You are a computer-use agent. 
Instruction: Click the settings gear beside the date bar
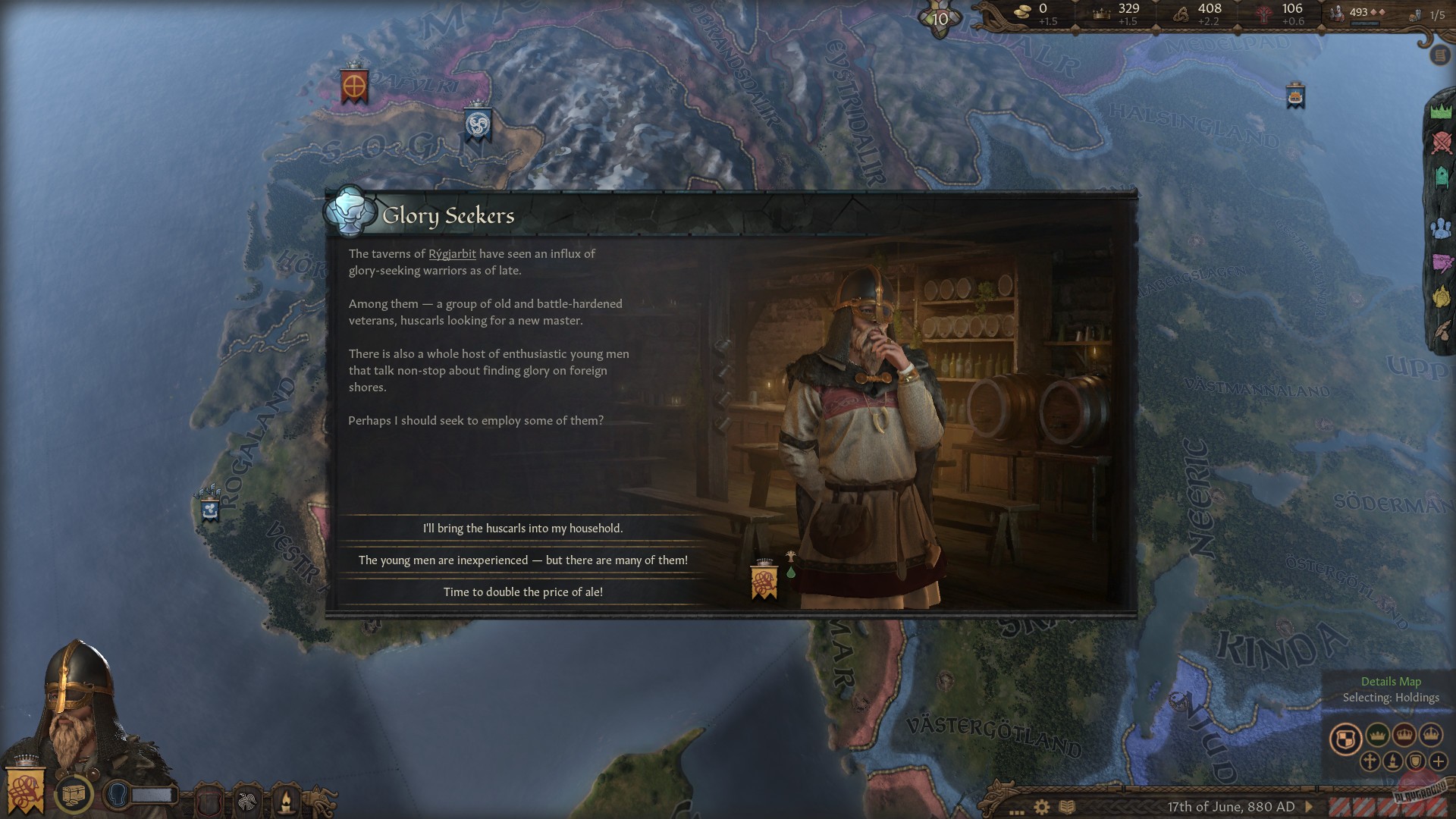pyautogui.click(x=1041, y=807)
